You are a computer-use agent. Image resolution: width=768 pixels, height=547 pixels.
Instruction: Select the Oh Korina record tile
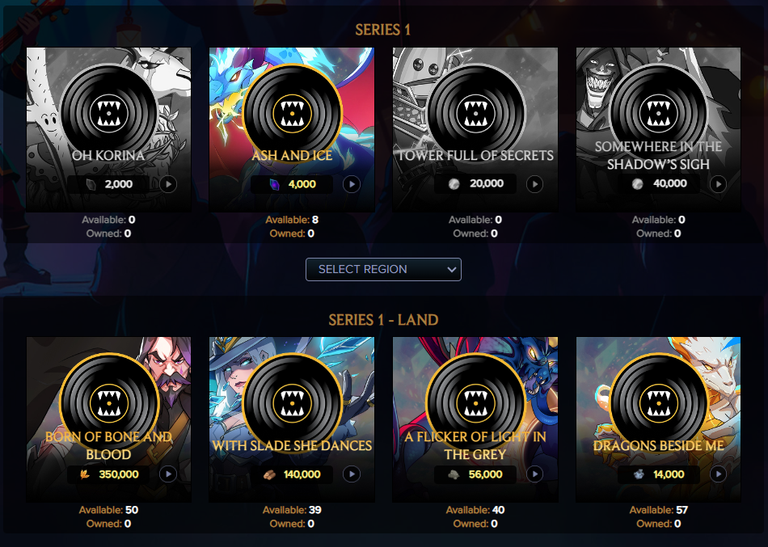click(108, 108)
